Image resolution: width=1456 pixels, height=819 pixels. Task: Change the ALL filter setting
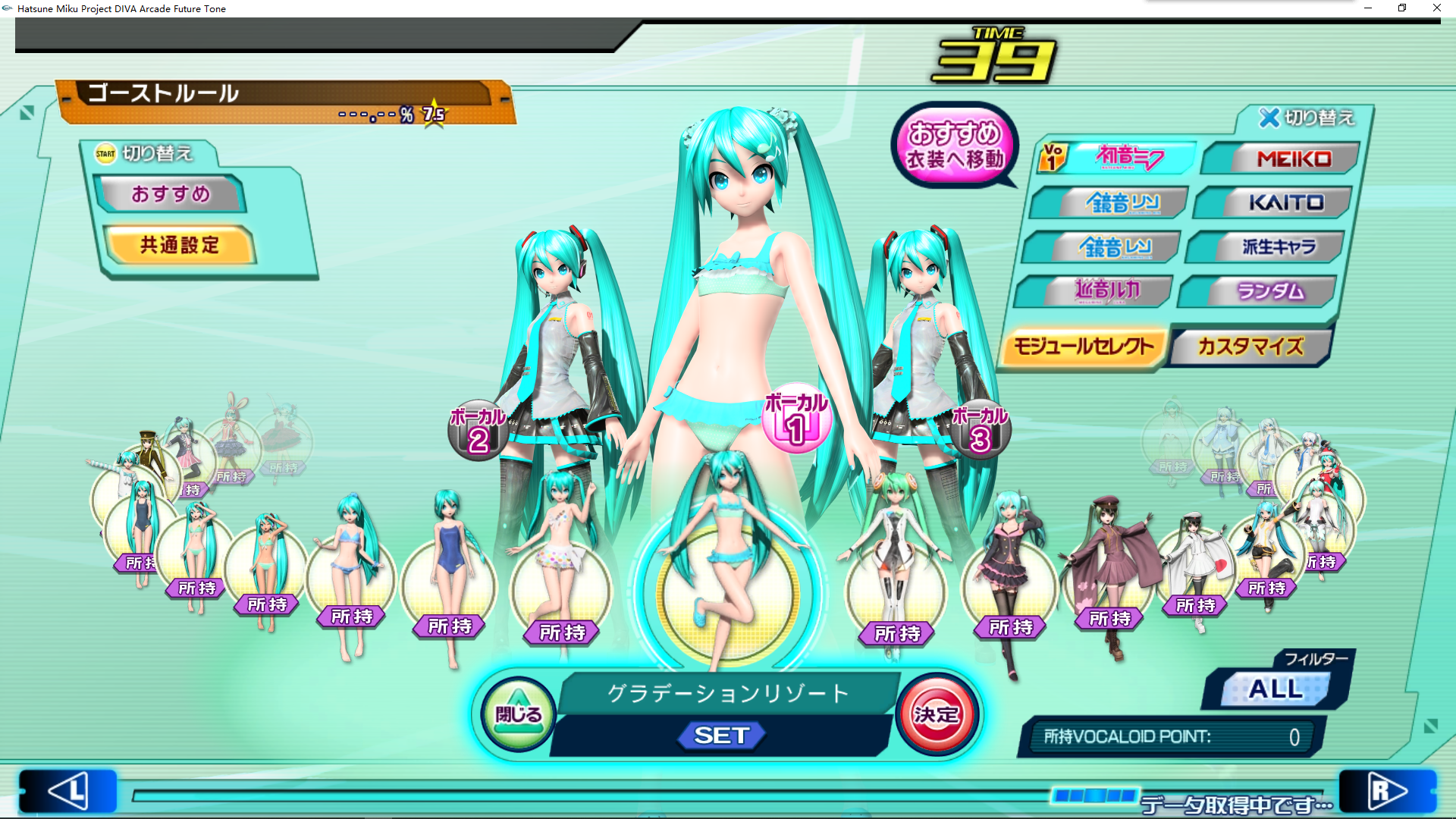point(1276,689)
